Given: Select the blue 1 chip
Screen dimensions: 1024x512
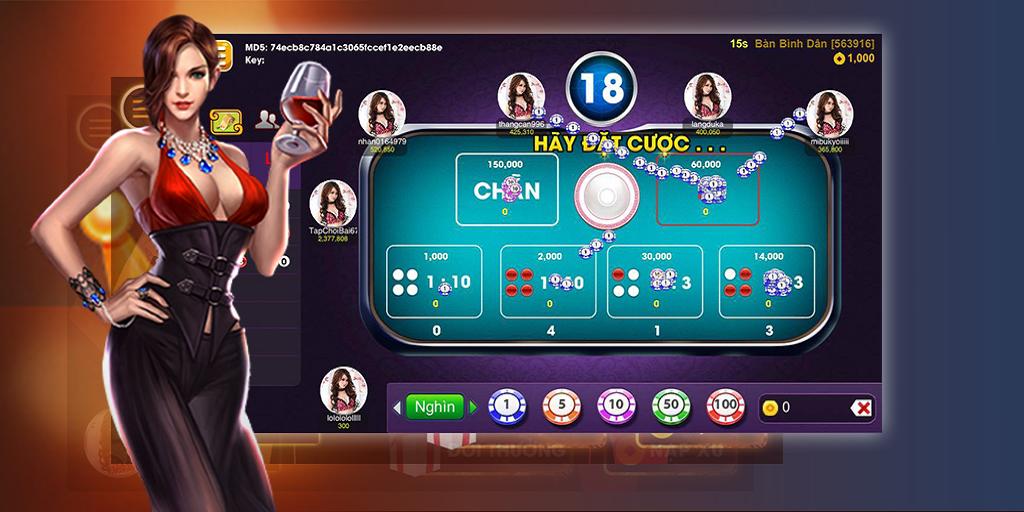Looking at the screenshot, I should (507, 407).
